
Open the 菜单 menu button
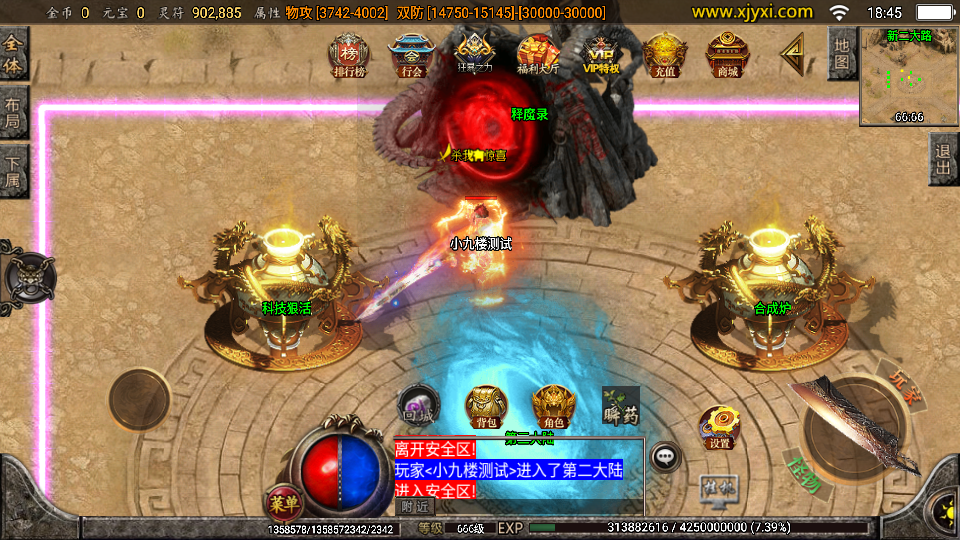click(281, 499)
